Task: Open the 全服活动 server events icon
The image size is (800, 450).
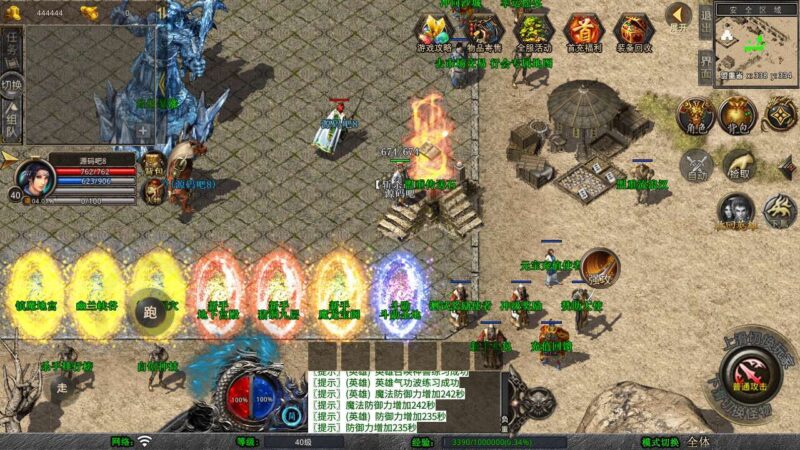Action: [x=533, y=32]
